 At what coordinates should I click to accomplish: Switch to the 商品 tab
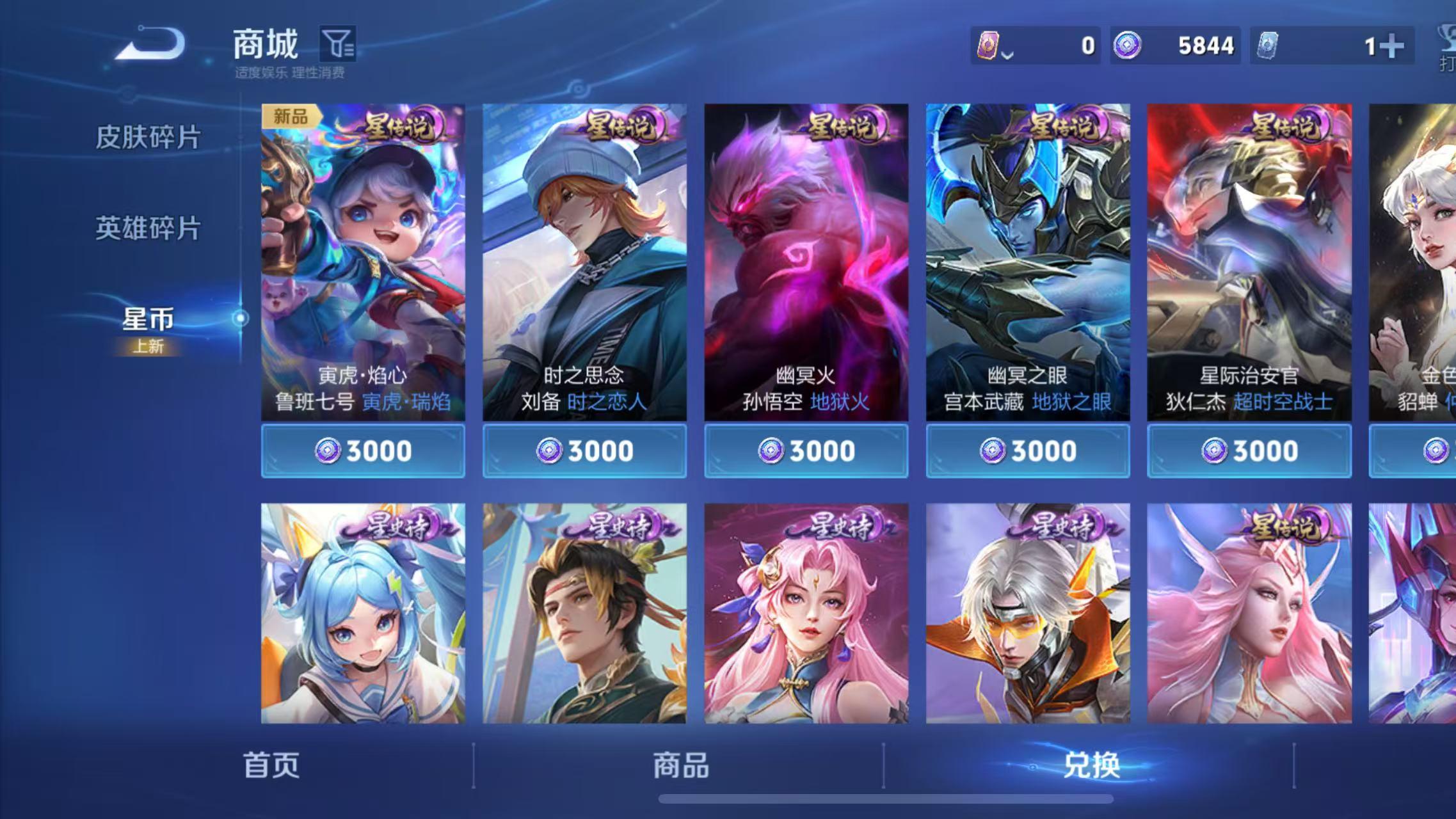pos(680,765)
